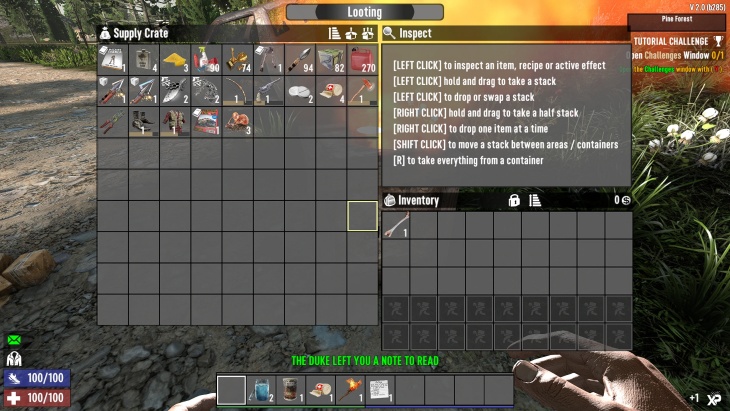Select the plaid jacket armor item
The height and width of the screenshot is (411, 730).
tap(175, 123)
